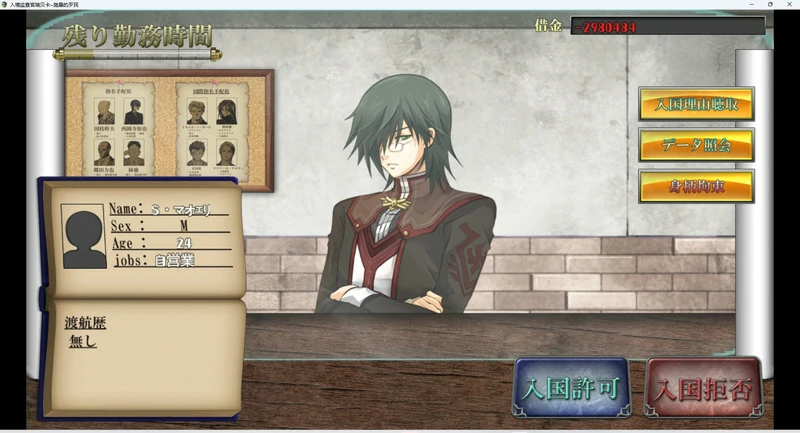The image size is (800, 433).
Task: Deny entry with 入国拒否
Action: tap(704, 386)
